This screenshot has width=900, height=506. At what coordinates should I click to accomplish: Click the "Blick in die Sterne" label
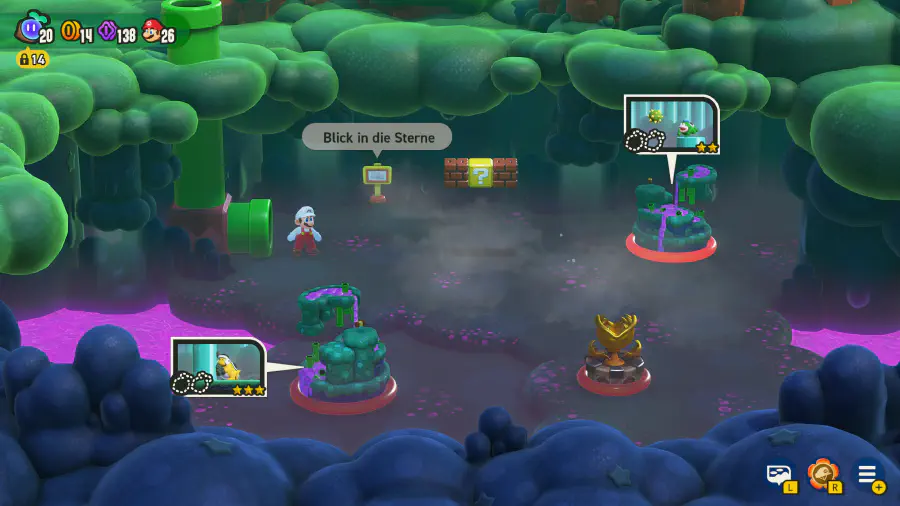377,137
